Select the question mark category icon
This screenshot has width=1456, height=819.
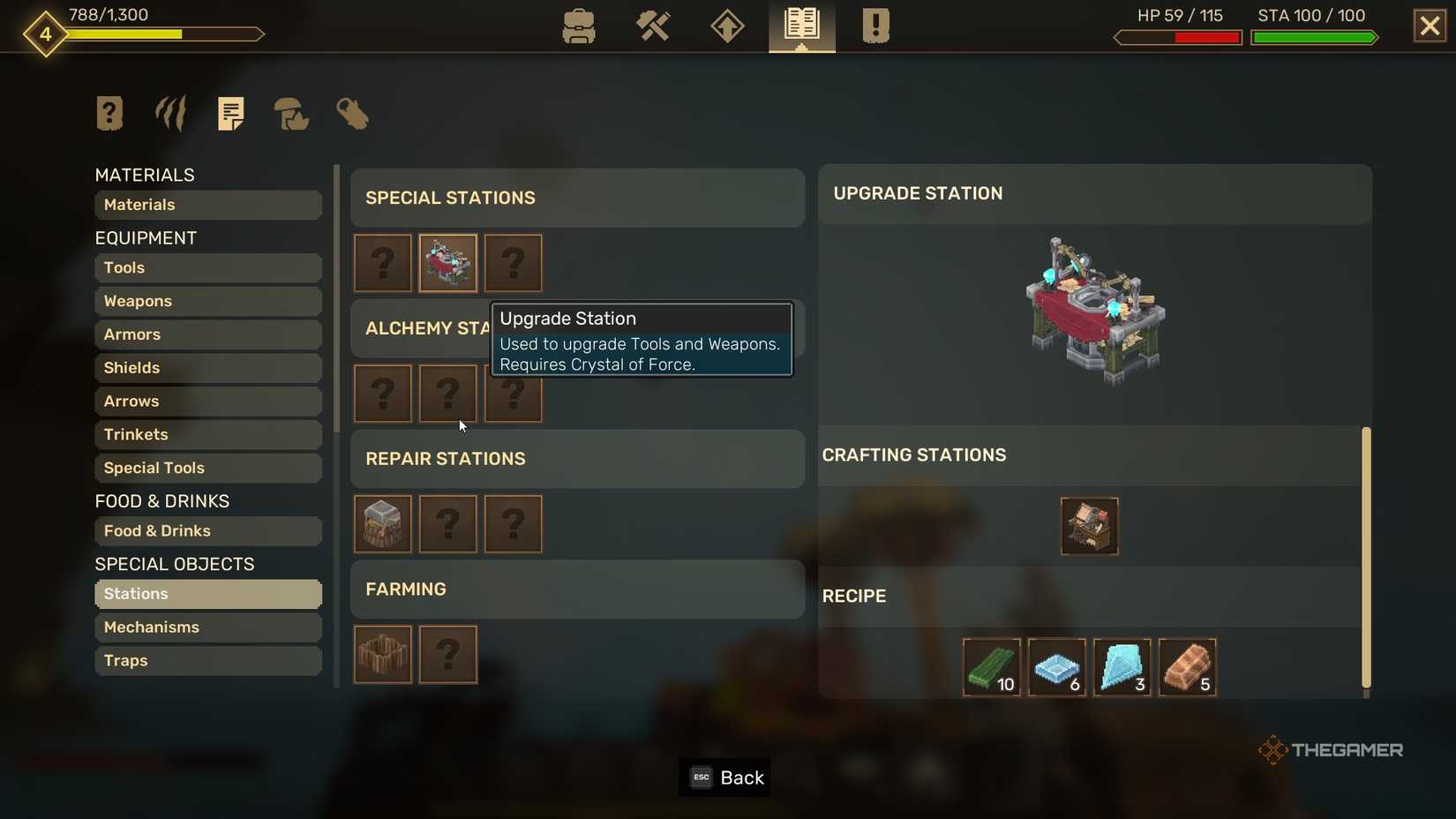point(109,113)
